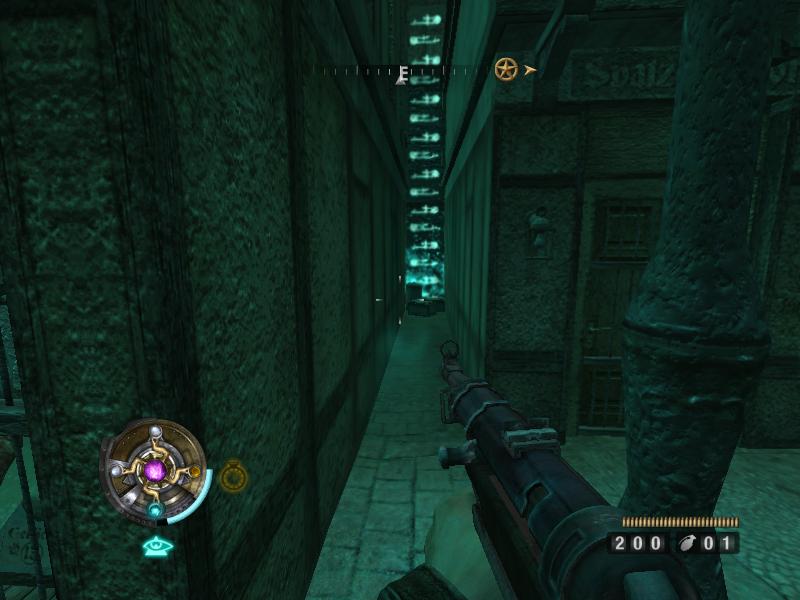Click the compass strip's E heading
Screen dimensions: 800x600
(403, 73)
